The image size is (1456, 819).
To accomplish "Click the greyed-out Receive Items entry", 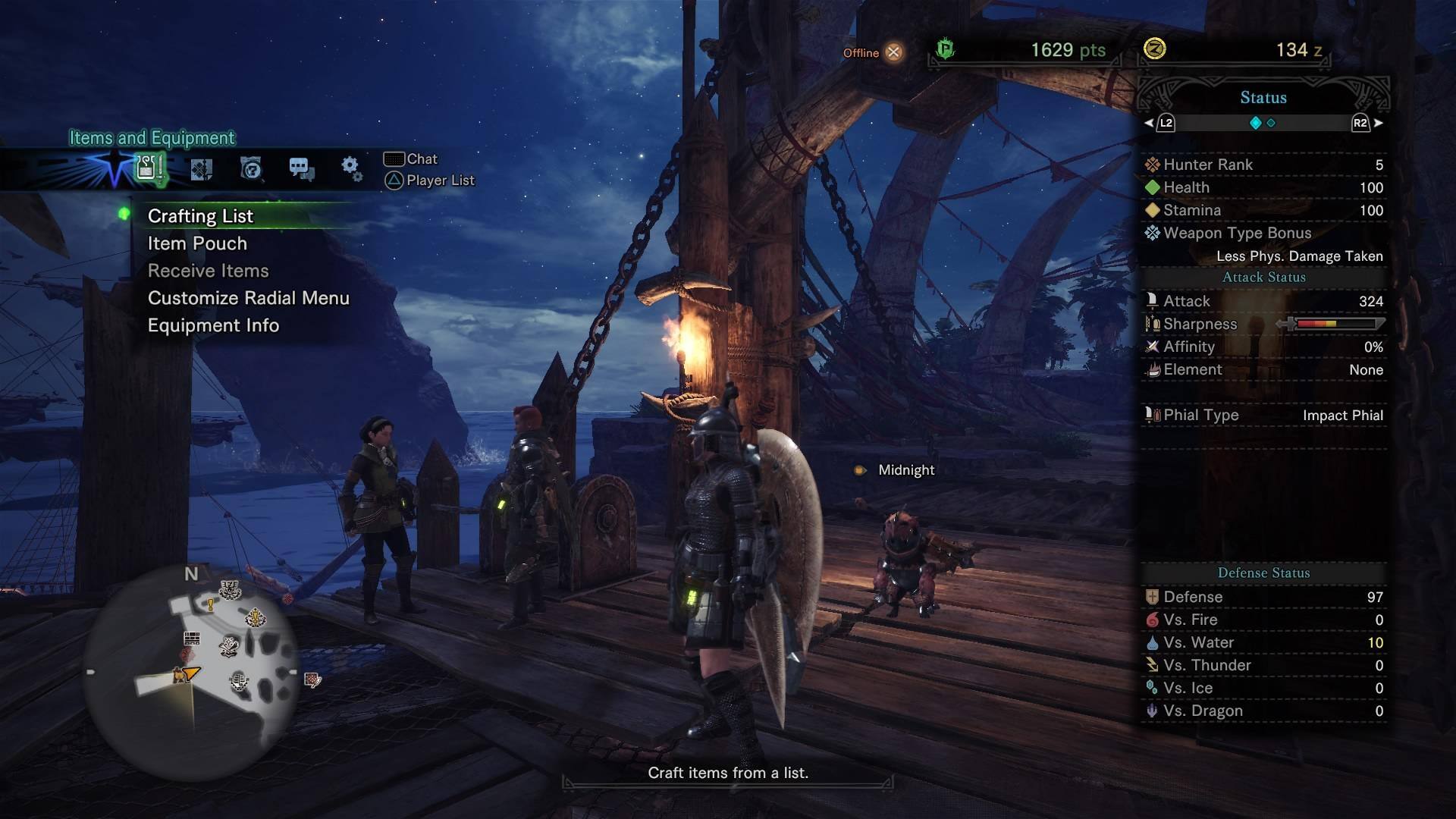I will [208, 271].
